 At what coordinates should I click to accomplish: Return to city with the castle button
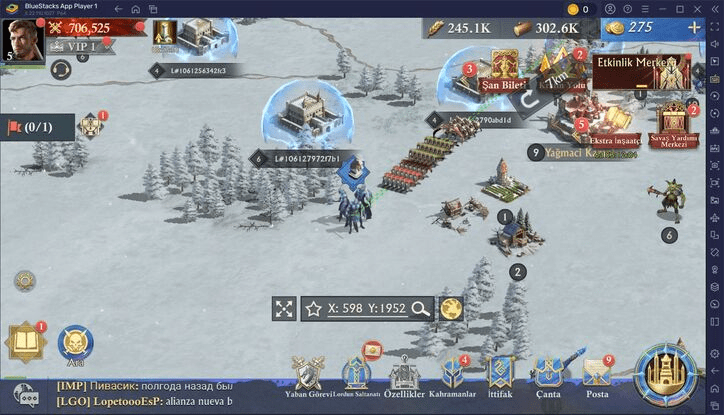tap(667, 377)
